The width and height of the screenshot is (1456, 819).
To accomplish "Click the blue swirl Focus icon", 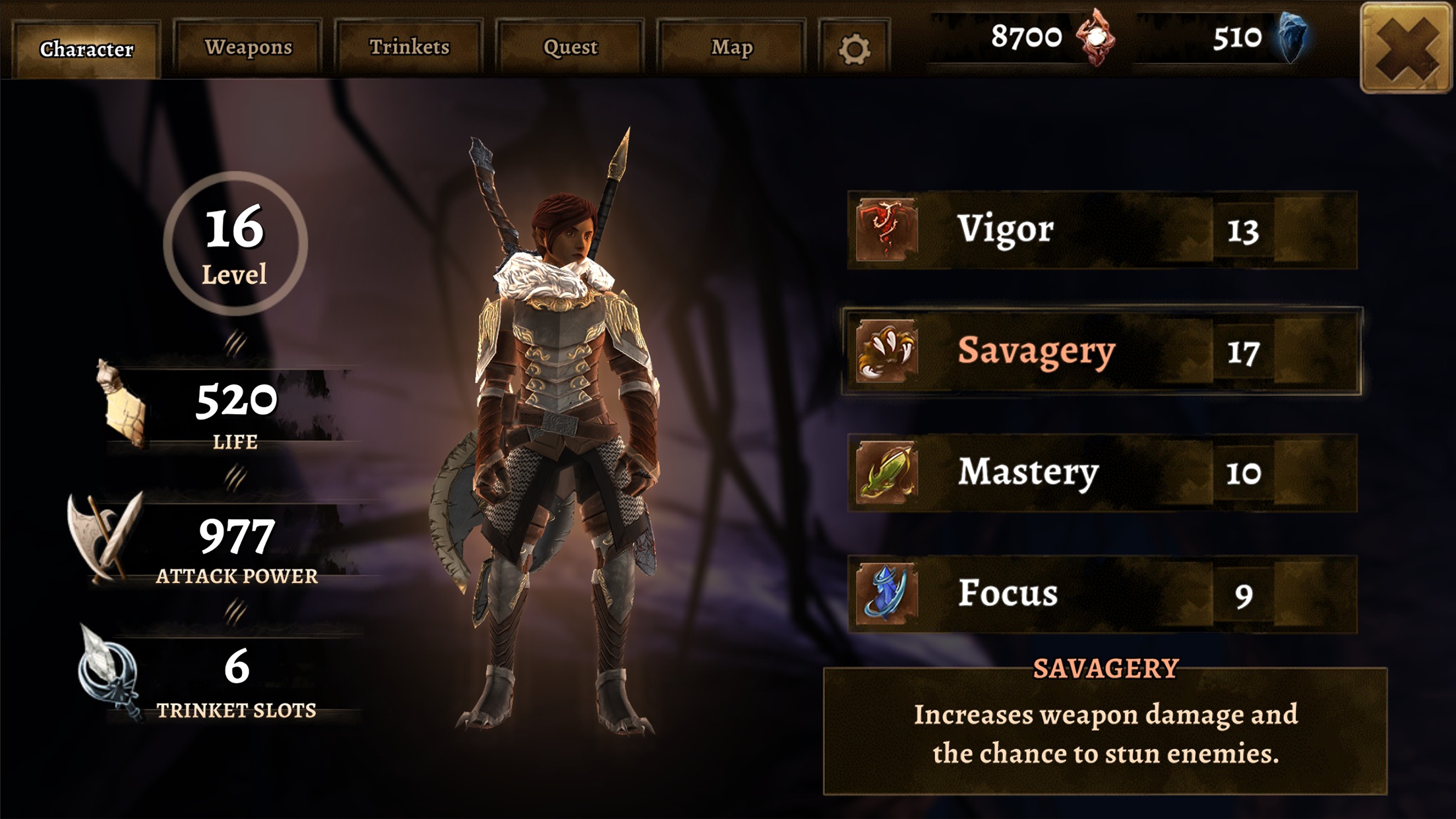I will click(886, 593).
